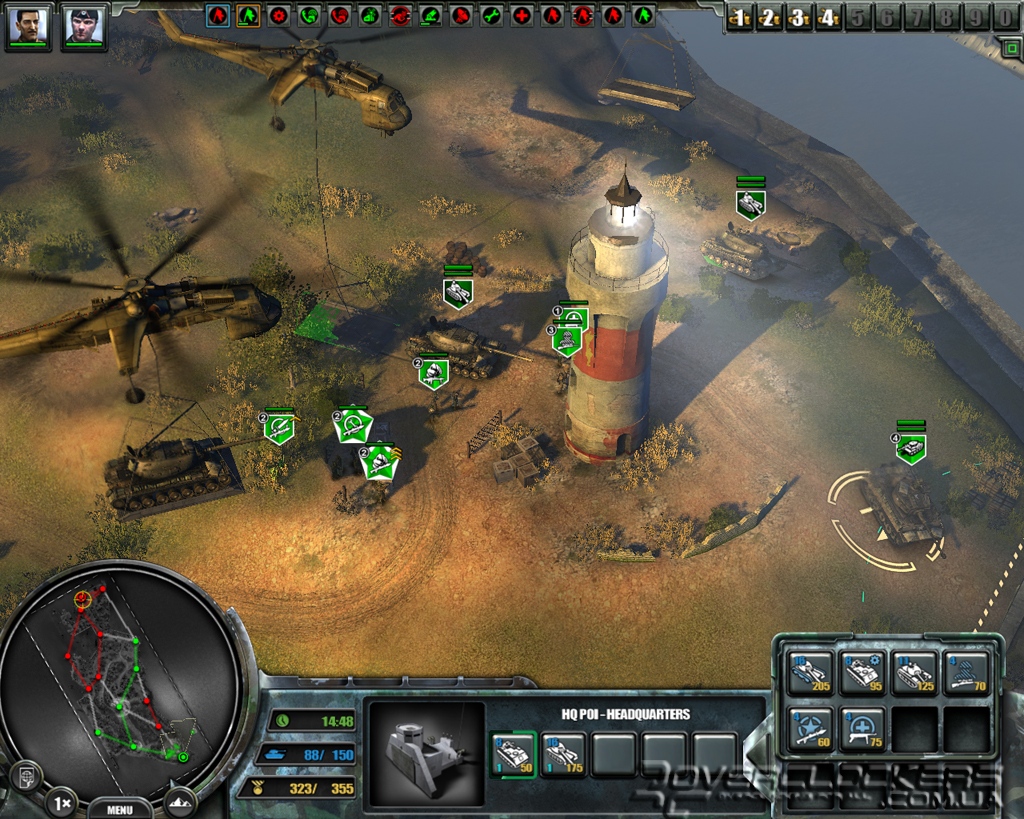This screenshot has height=819, width=1024.
Task: Click the headquarters building portrait
Action: coord(426,750)
